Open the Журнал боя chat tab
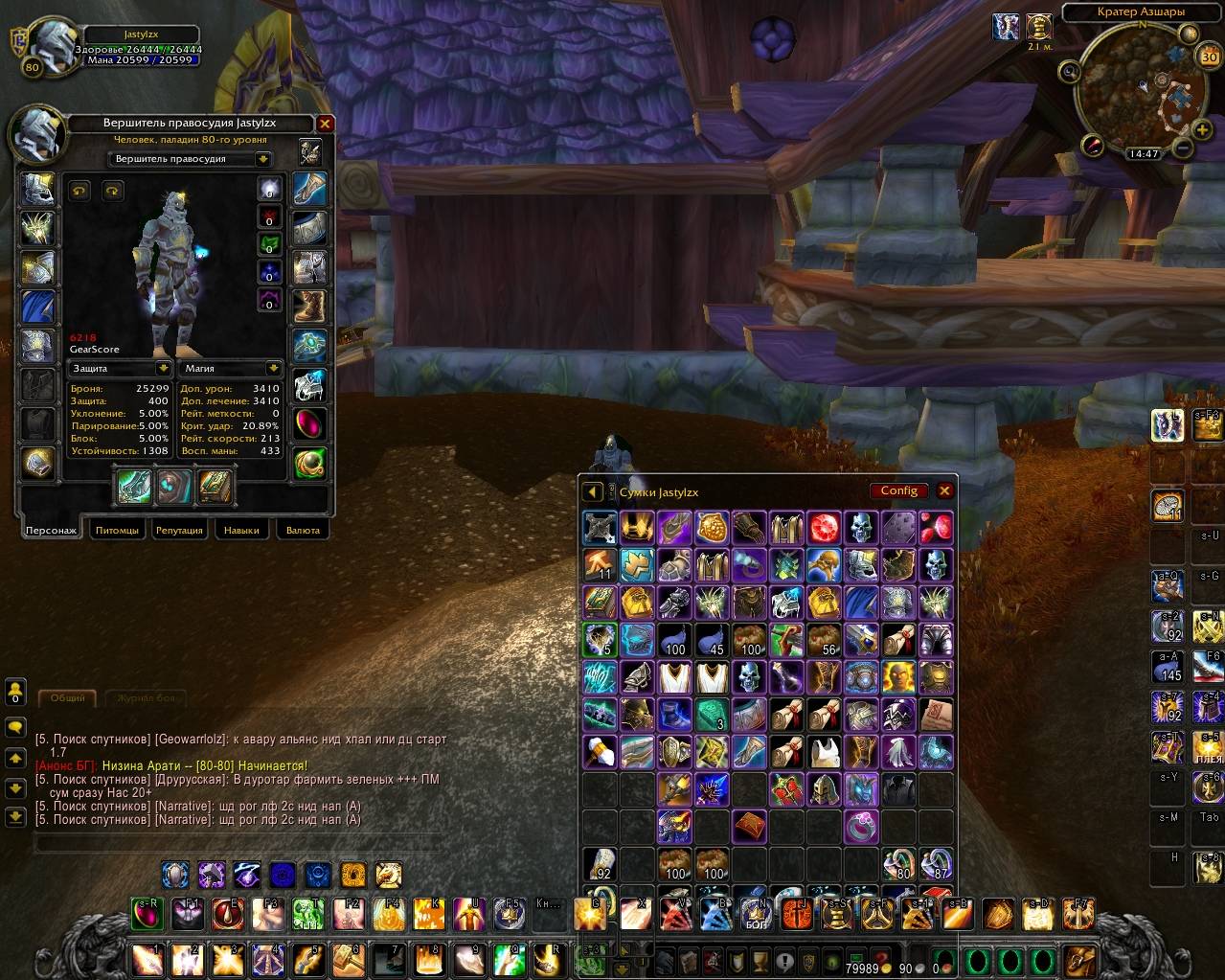 click(x=146, y=698)
